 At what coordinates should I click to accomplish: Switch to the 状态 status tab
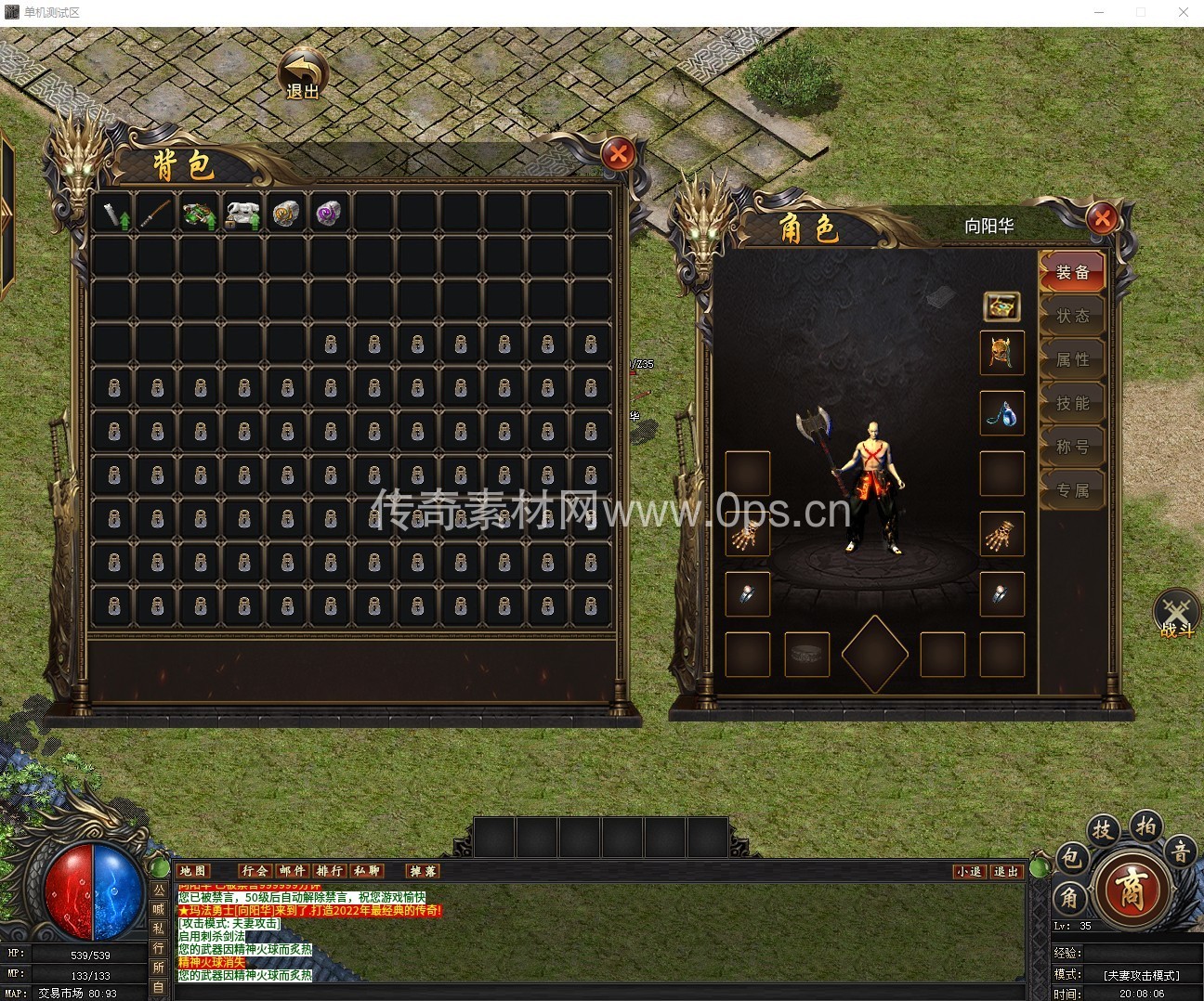(1072, 316)
